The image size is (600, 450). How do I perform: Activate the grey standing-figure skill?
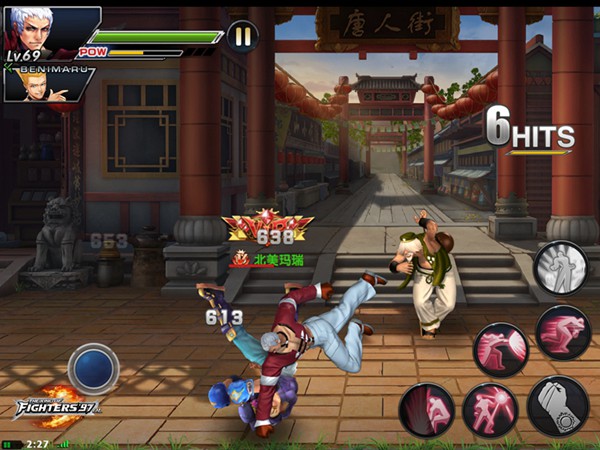point(559,267)
